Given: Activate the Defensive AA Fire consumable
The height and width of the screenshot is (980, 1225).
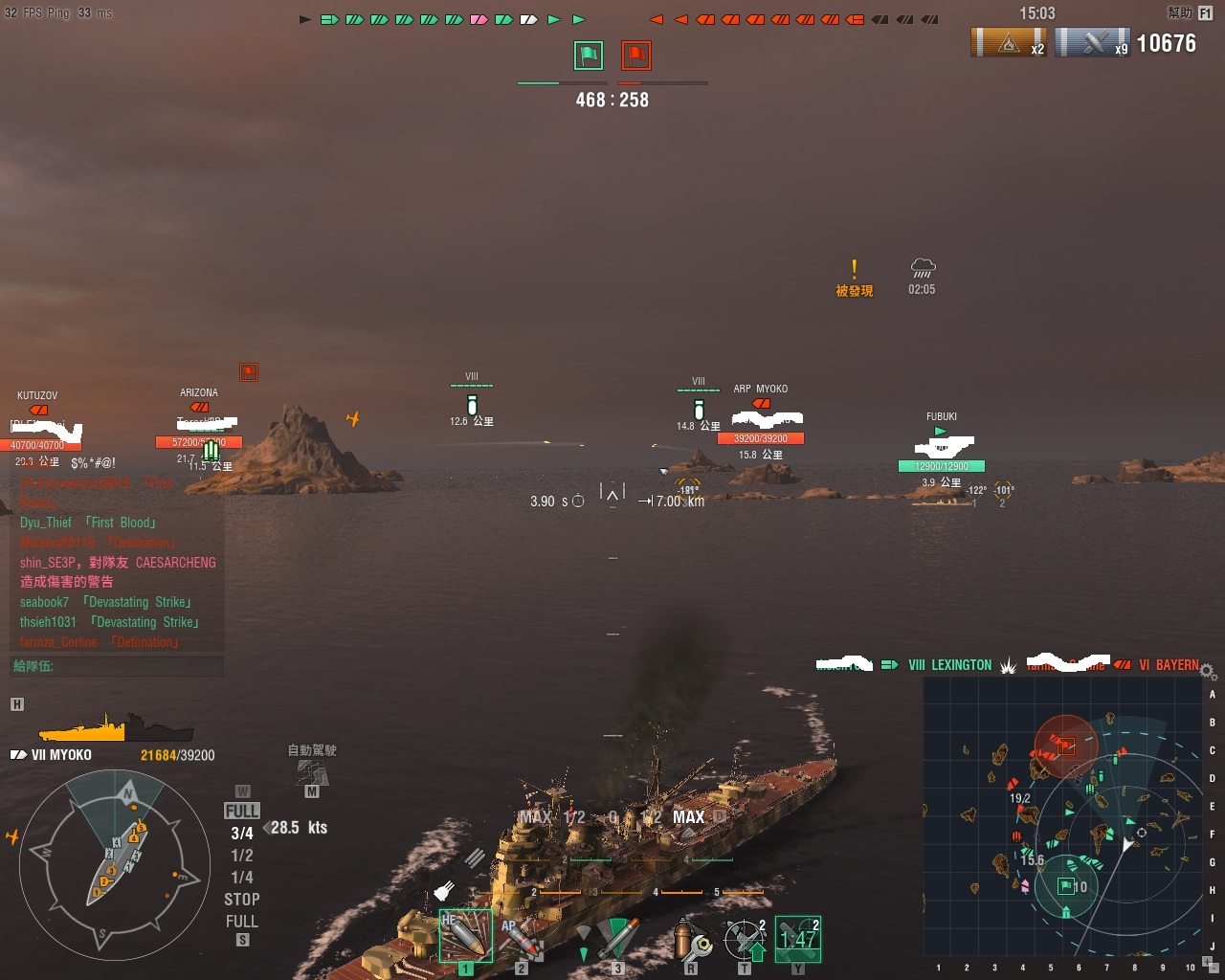Looking at the screenshot, I should (x=746, y=938).
